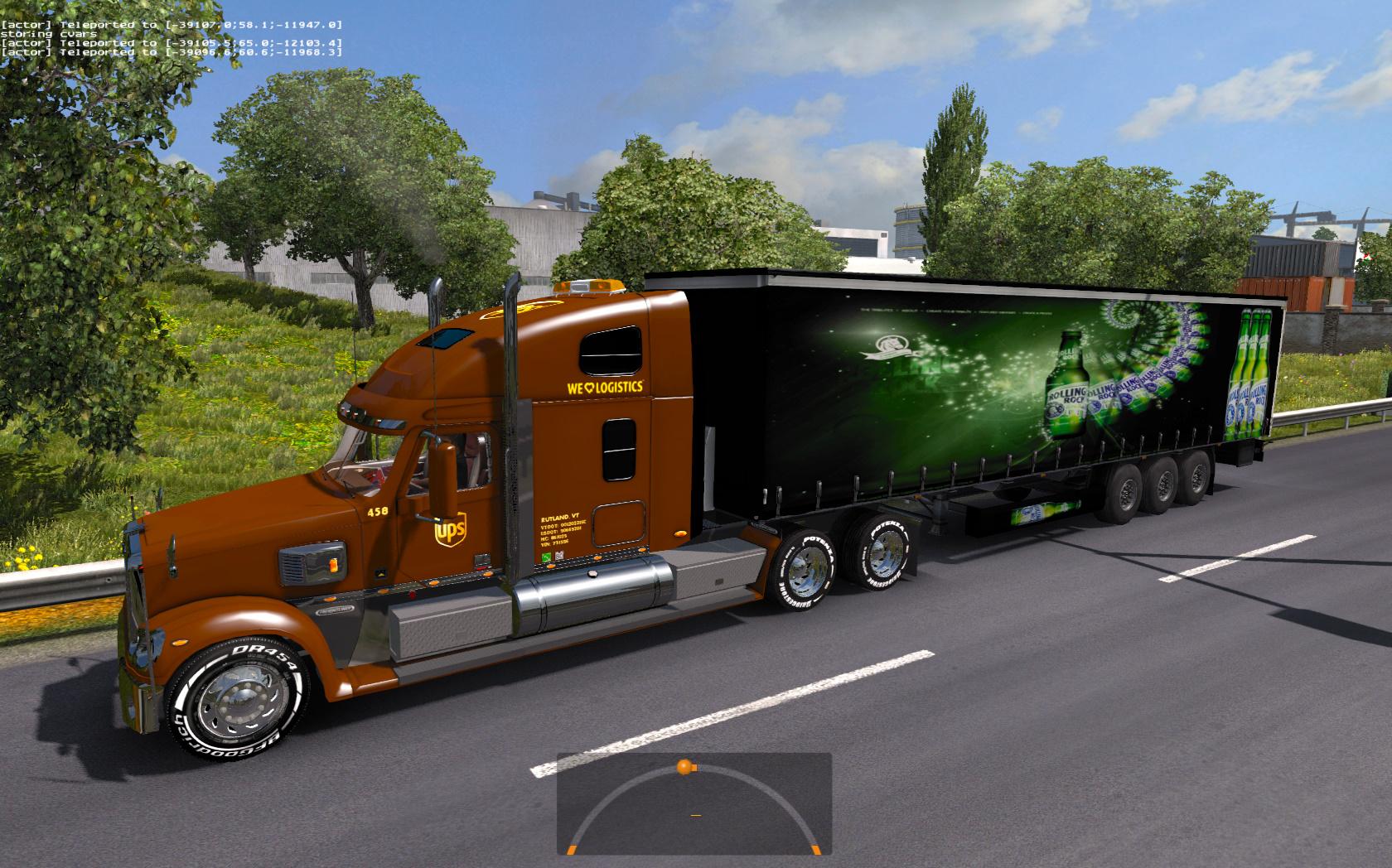Click the orange ball on the steering arc
1392x868 pixels.
tap(684, 767)
